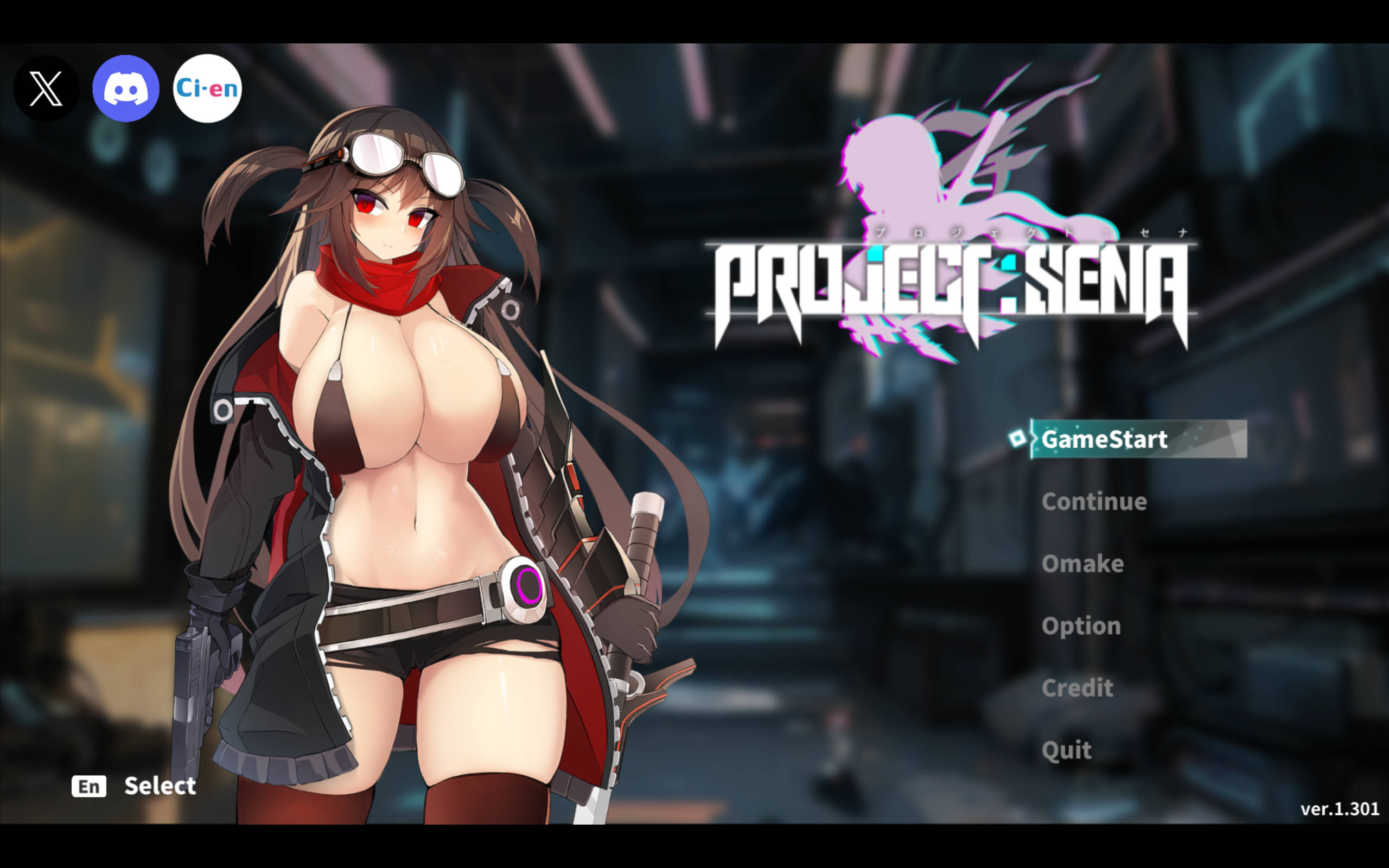This screenshot has height=868, width=1389.
Task: Quit the game
Action: (x=1066, y=750)
